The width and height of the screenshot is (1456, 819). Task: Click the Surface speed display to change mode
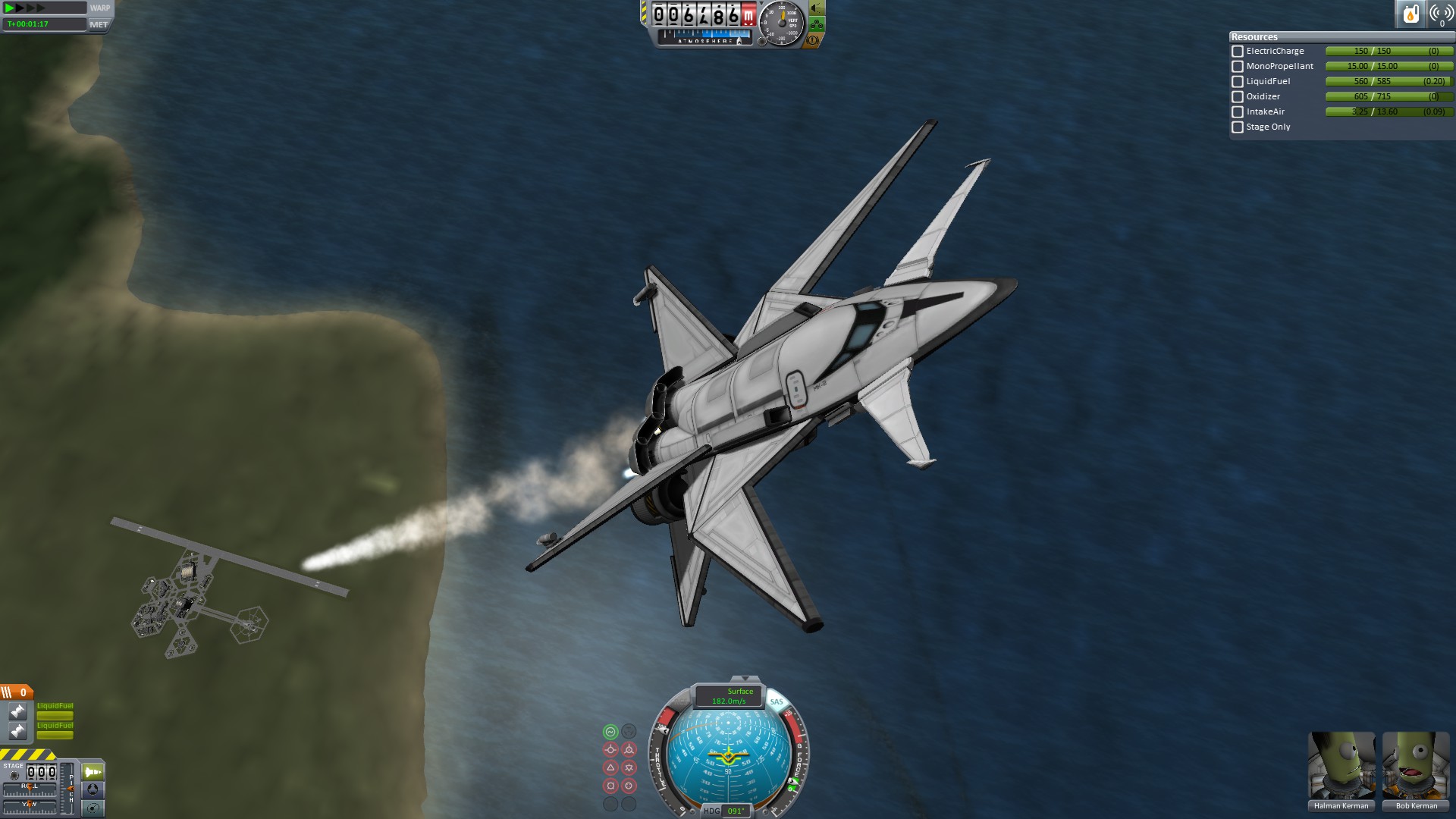[x=729, y=696]
